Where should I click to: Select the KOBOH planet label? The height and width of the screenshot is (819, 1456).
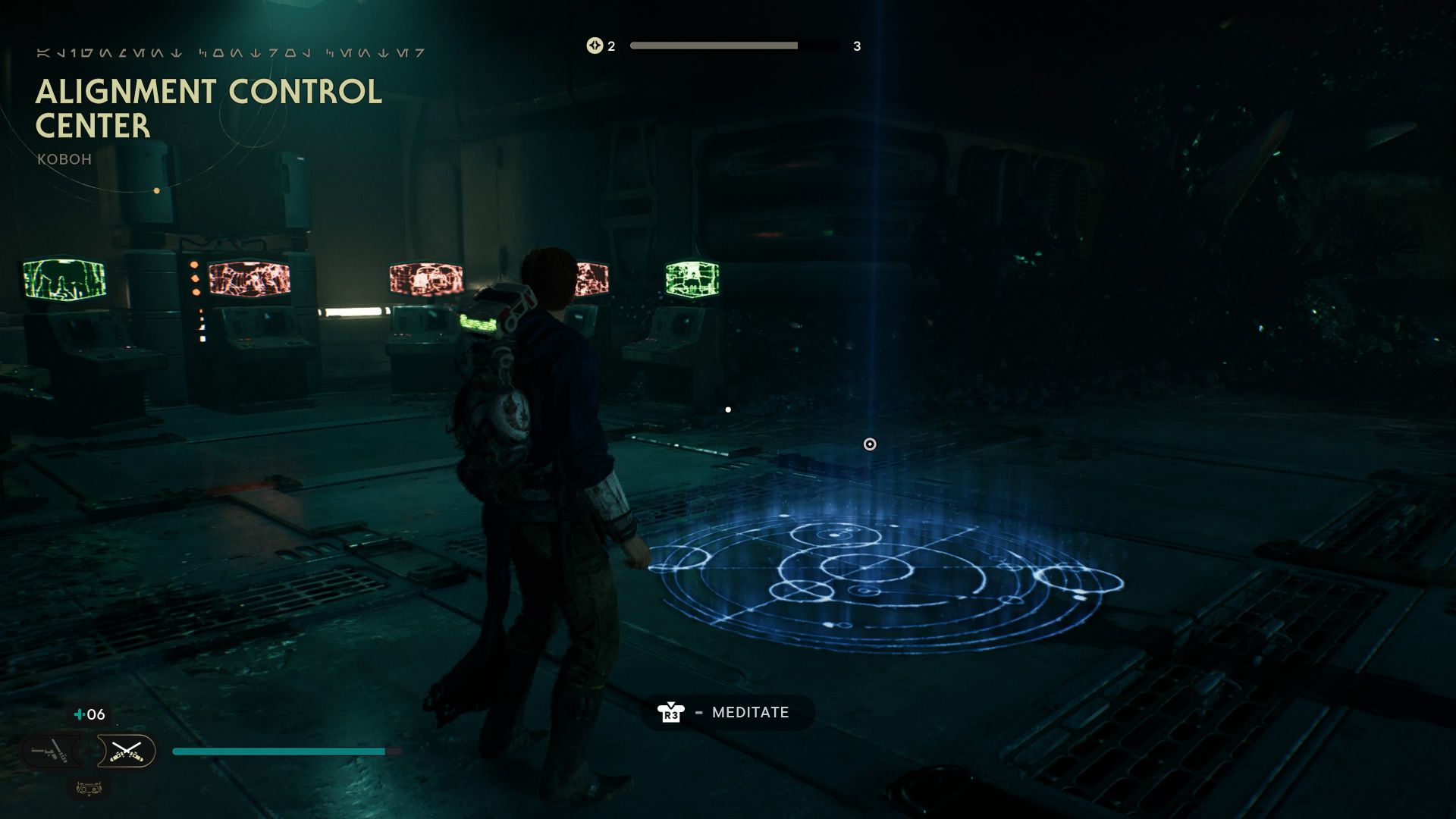click(63, 159)
